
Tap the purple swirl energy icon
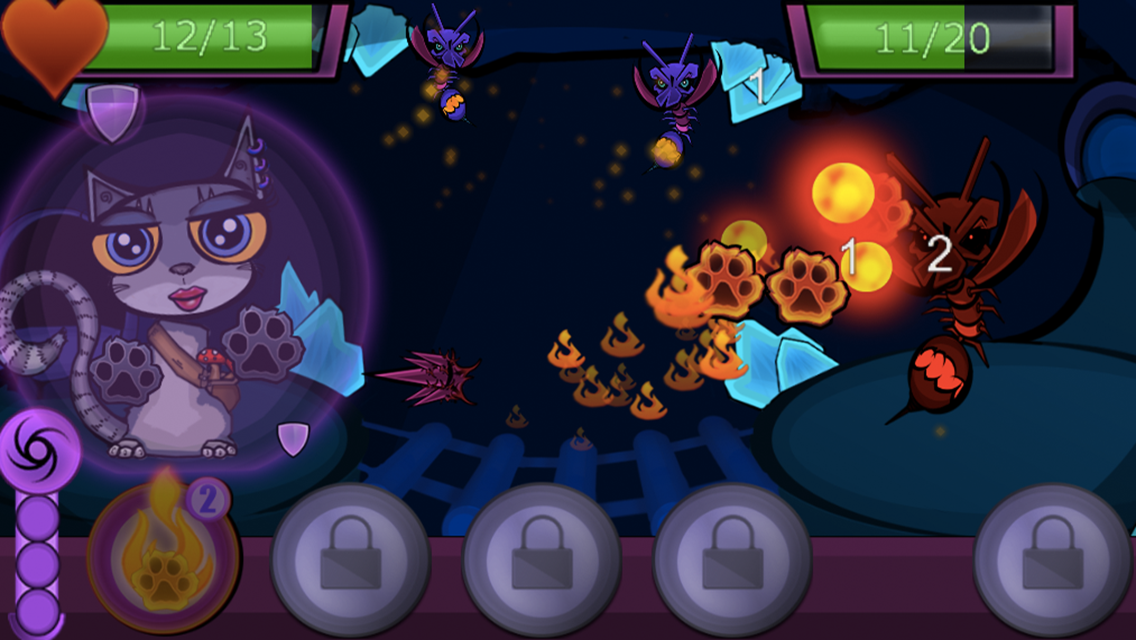(x=40, y=450)
